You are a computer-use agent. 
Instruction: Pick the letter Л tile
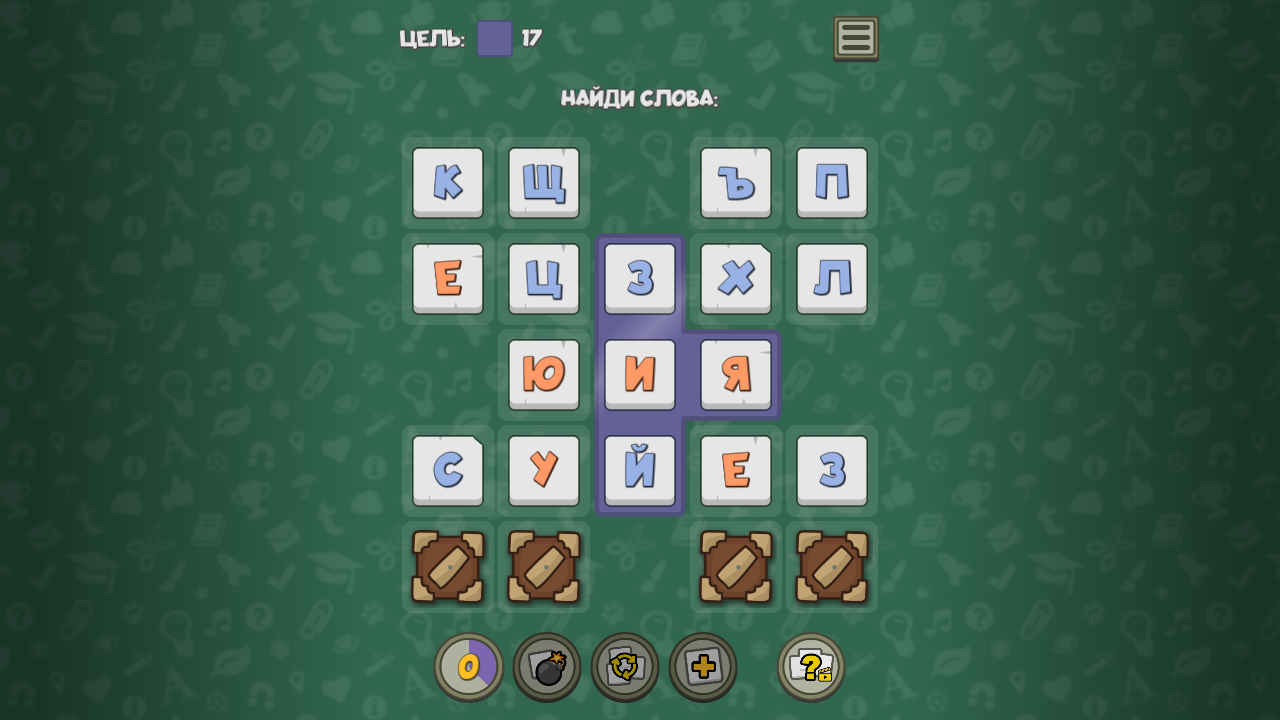[x=831, y=279]
